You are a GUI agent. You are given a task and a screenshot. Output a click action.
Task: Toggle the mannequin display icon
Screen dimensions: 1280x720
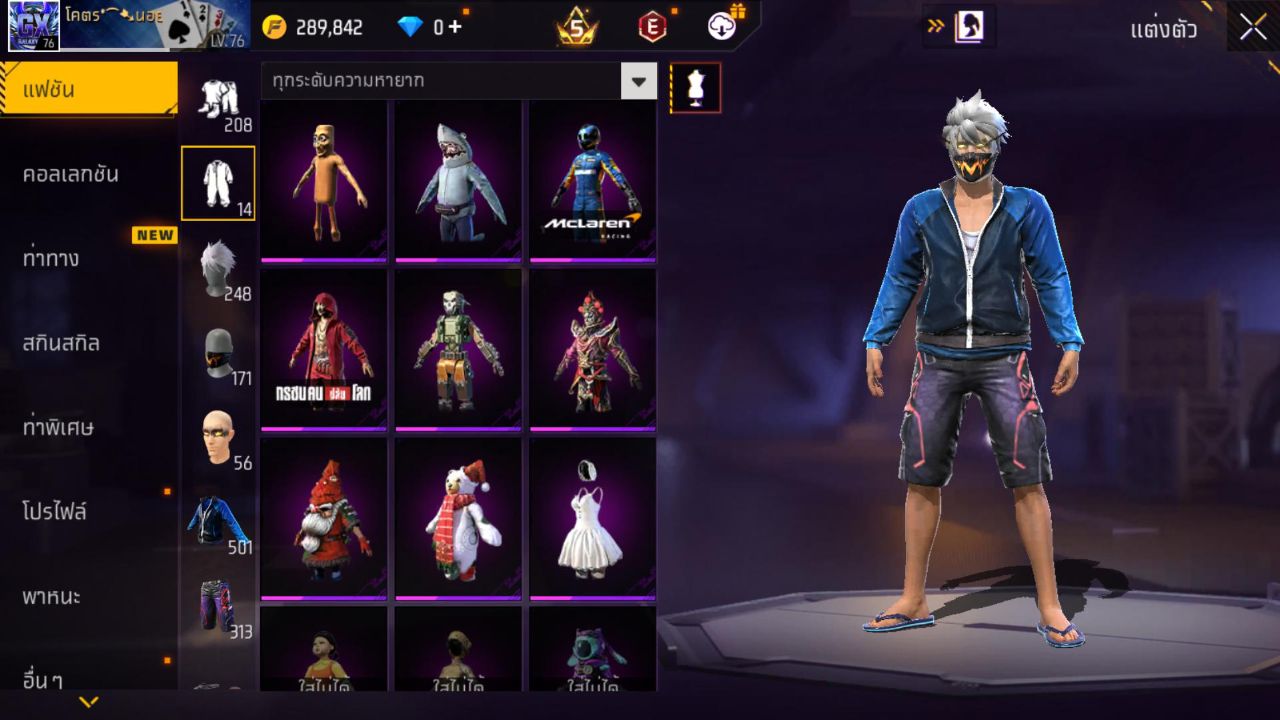(695, 86)
